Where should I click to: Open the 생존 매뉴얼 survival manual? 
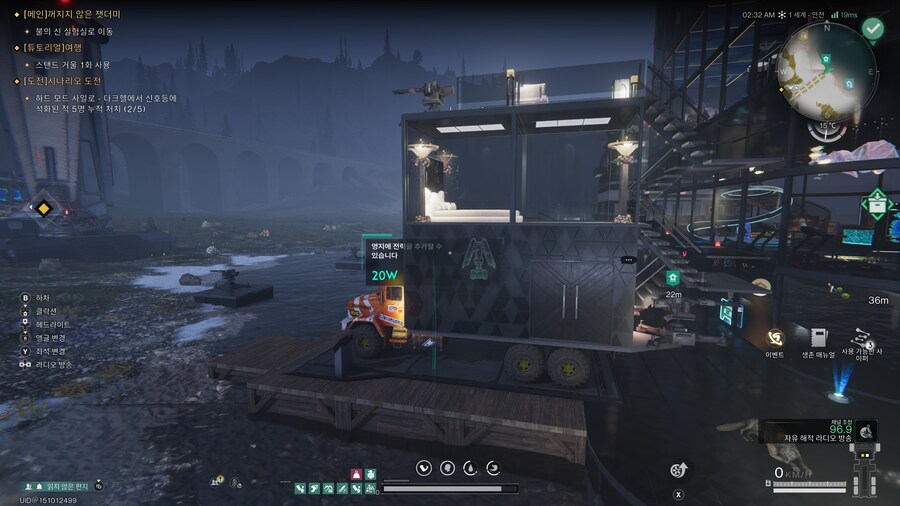point(820,338)
